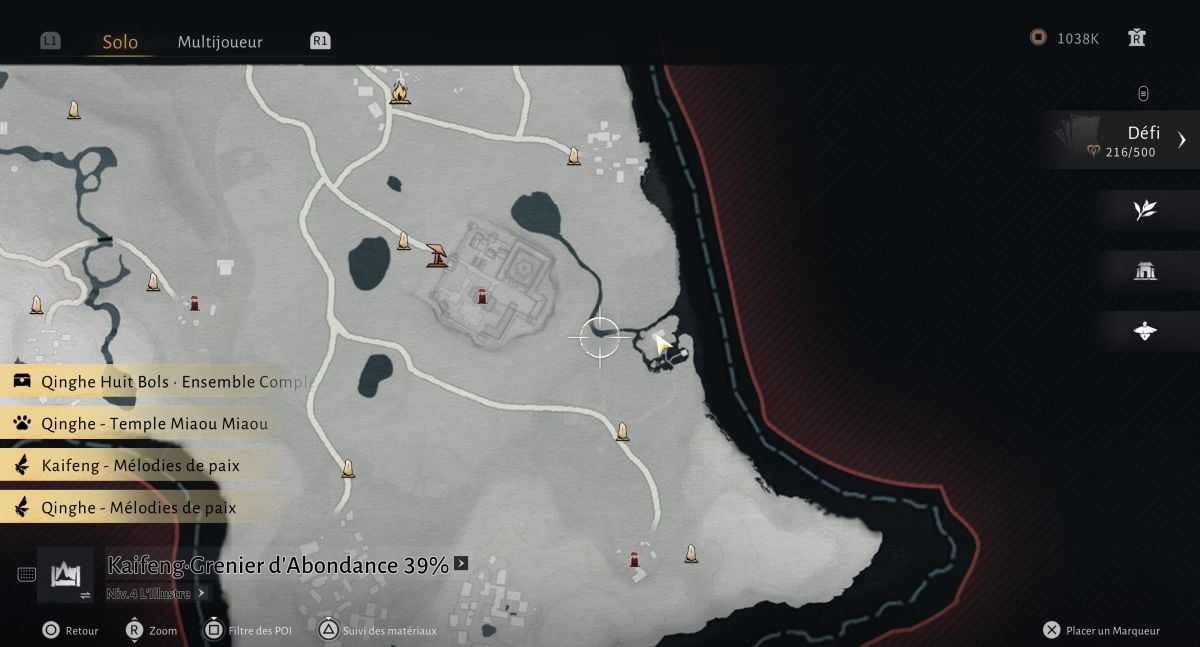Click the winged compass icon button

[1145, 331]
